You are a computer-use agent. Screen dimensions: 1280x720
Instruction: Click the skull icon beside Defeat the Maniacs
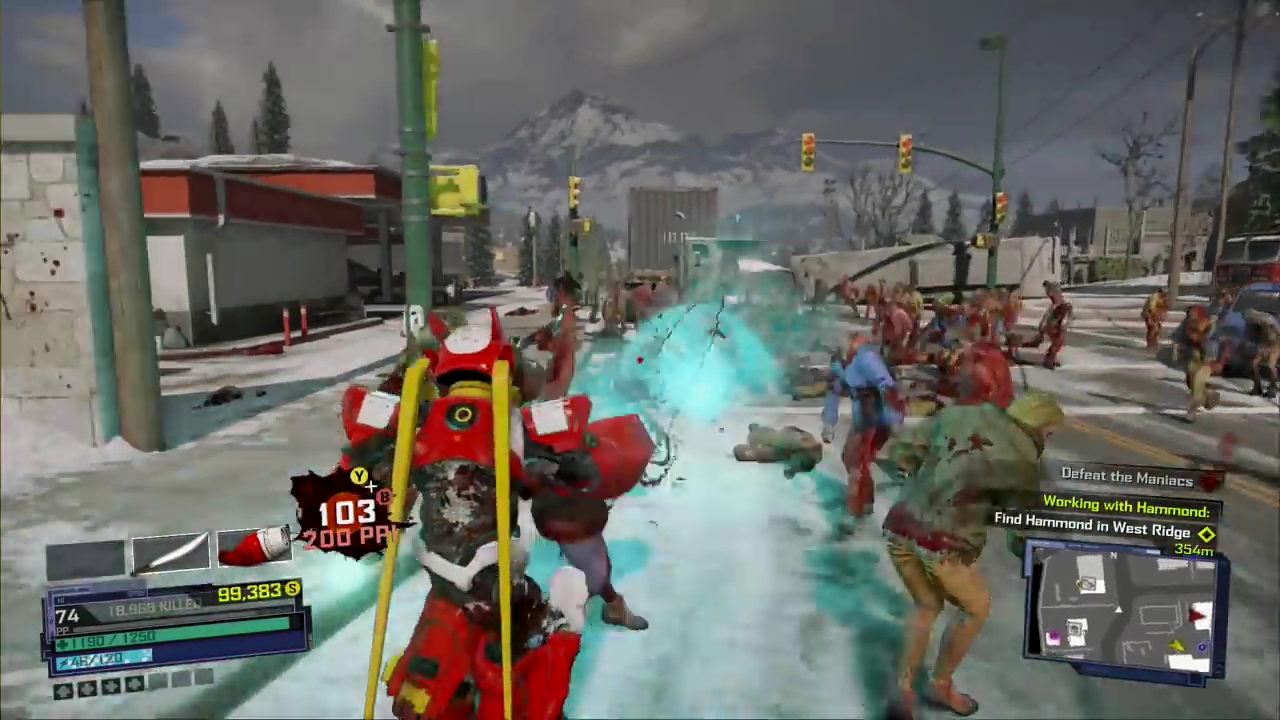[x=1210, y=482]
